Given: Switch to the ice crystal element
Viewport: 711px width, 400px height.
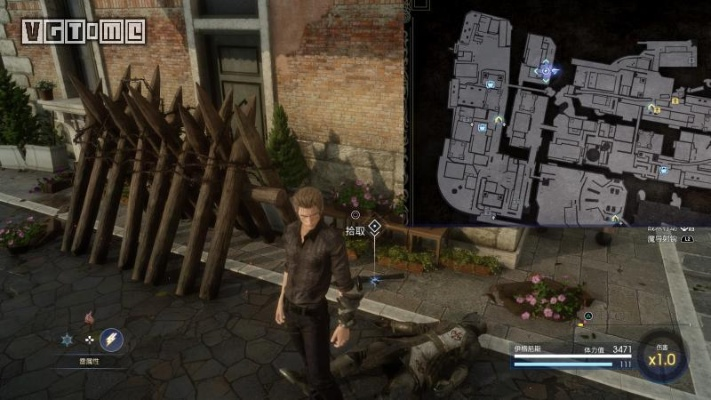Looking at the screenshot, I should click(x=68, y=340).
